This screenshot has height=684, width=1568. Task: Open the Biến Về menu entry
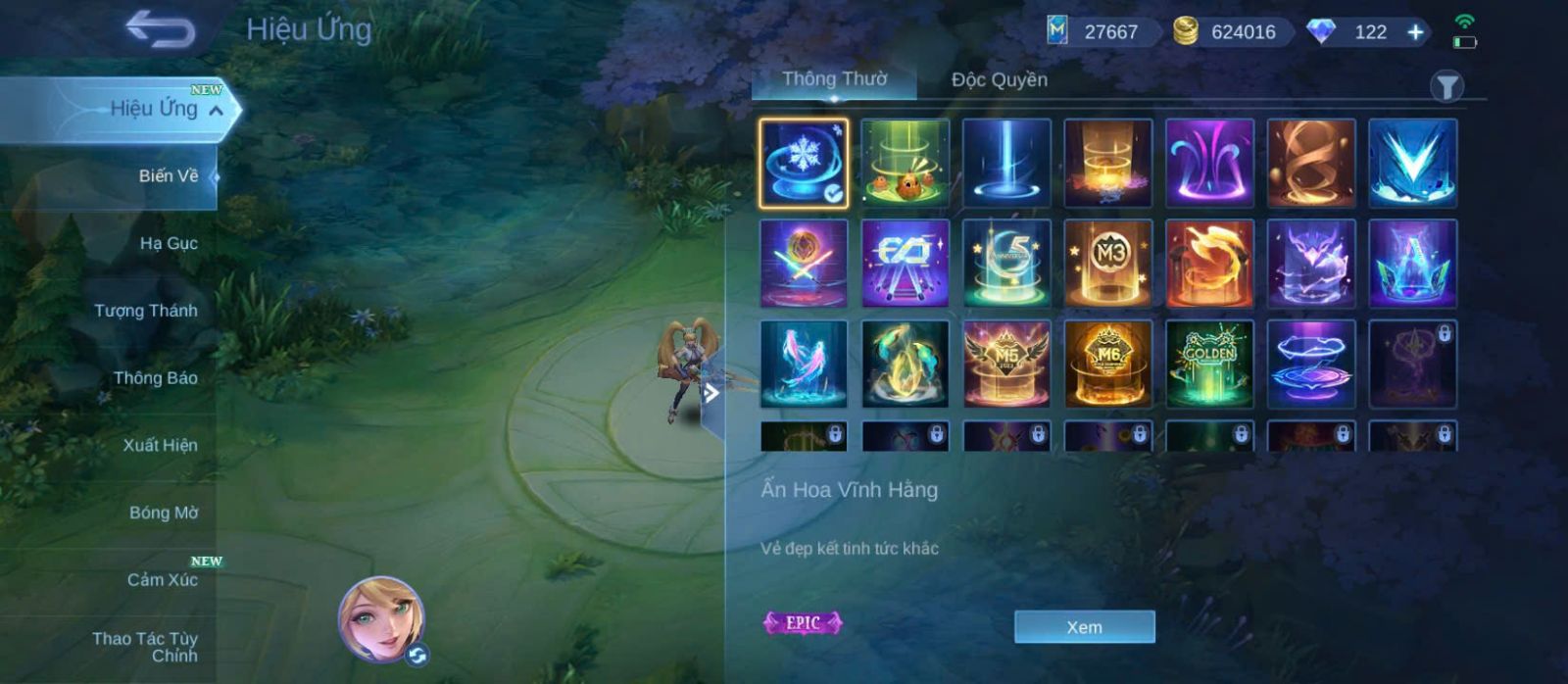coord(168,176)
